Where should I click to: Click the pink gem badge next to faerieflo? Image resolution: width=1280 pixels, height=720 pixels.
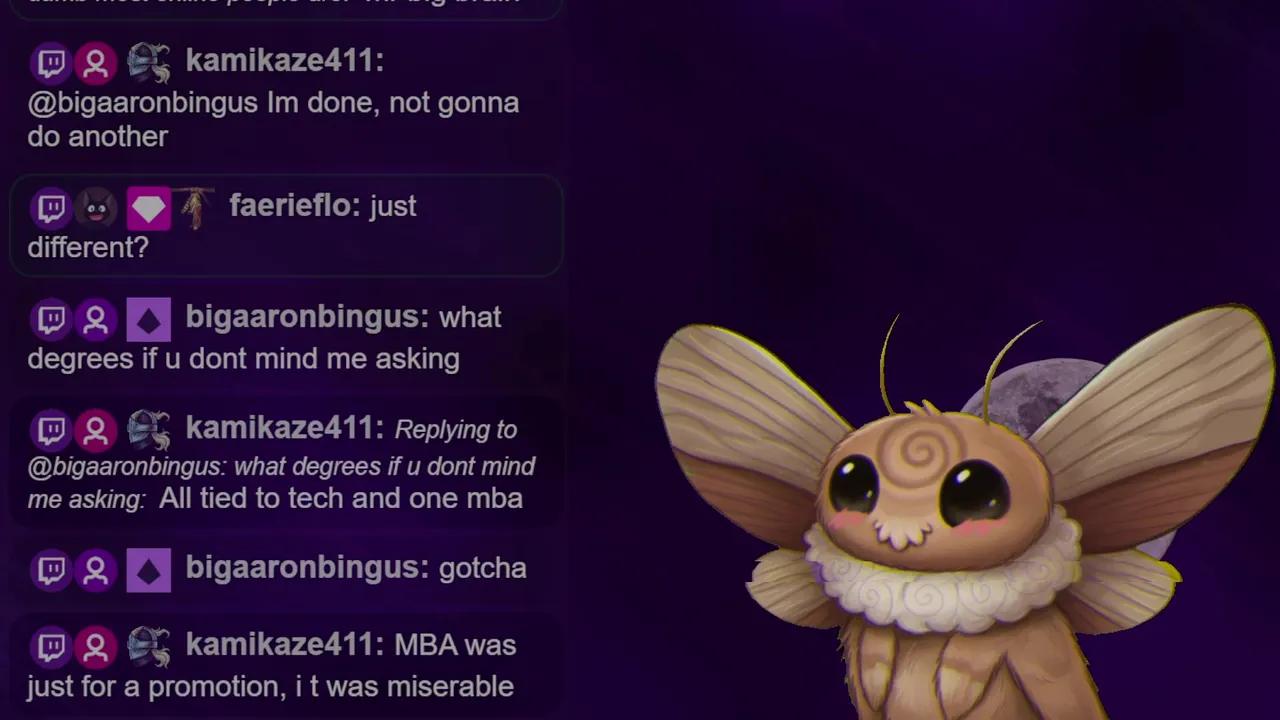pos(148,207)
